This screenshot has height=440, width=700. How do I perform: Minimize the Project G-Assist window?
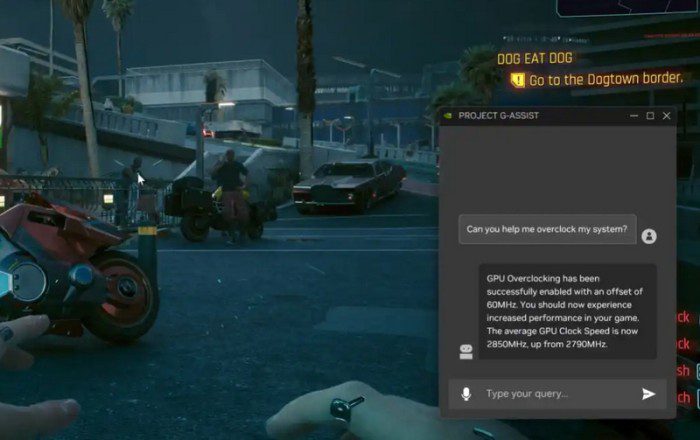[634, 115]
